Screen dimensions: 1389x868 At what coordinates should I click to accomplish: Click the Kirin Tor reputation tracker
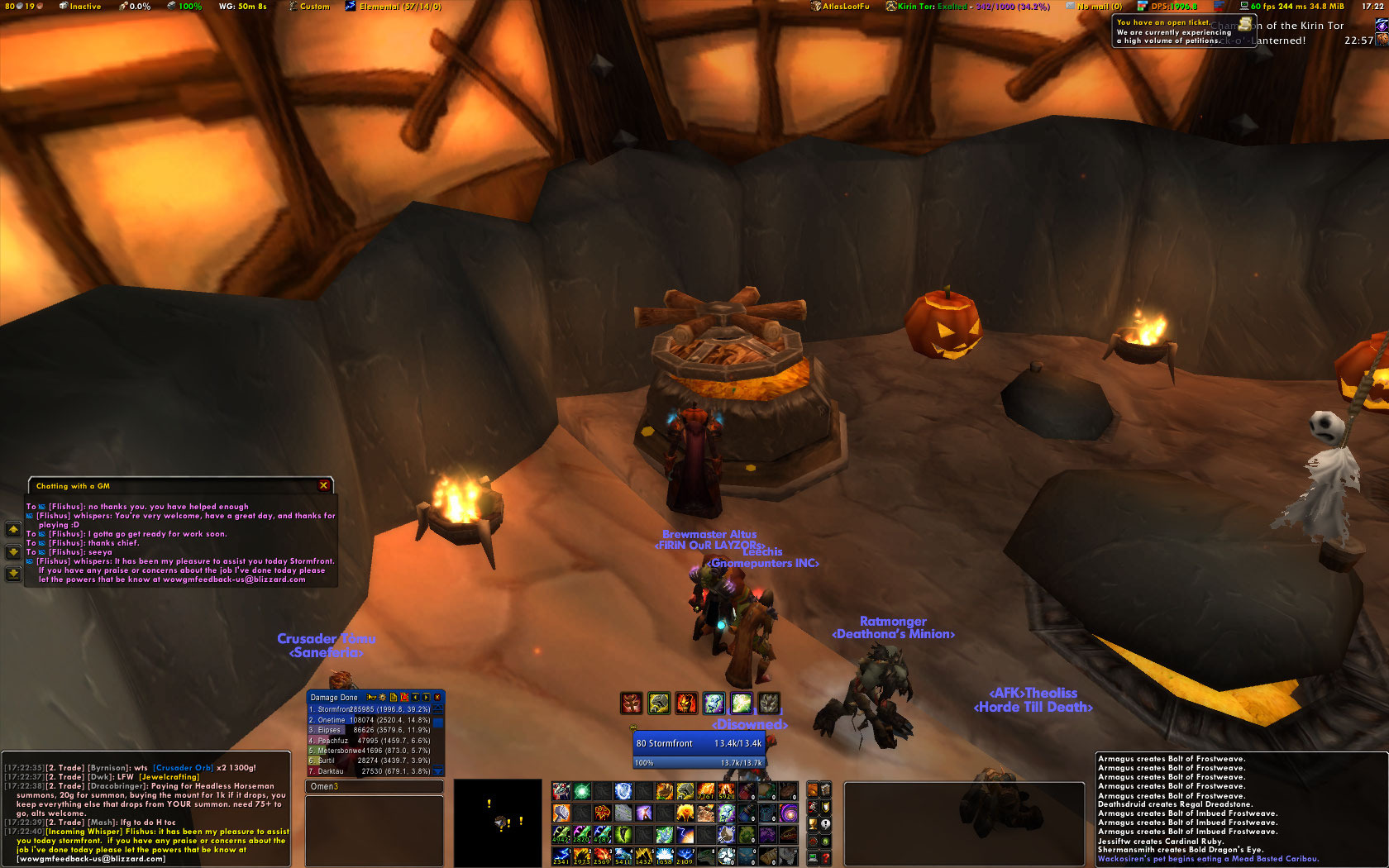967,7
